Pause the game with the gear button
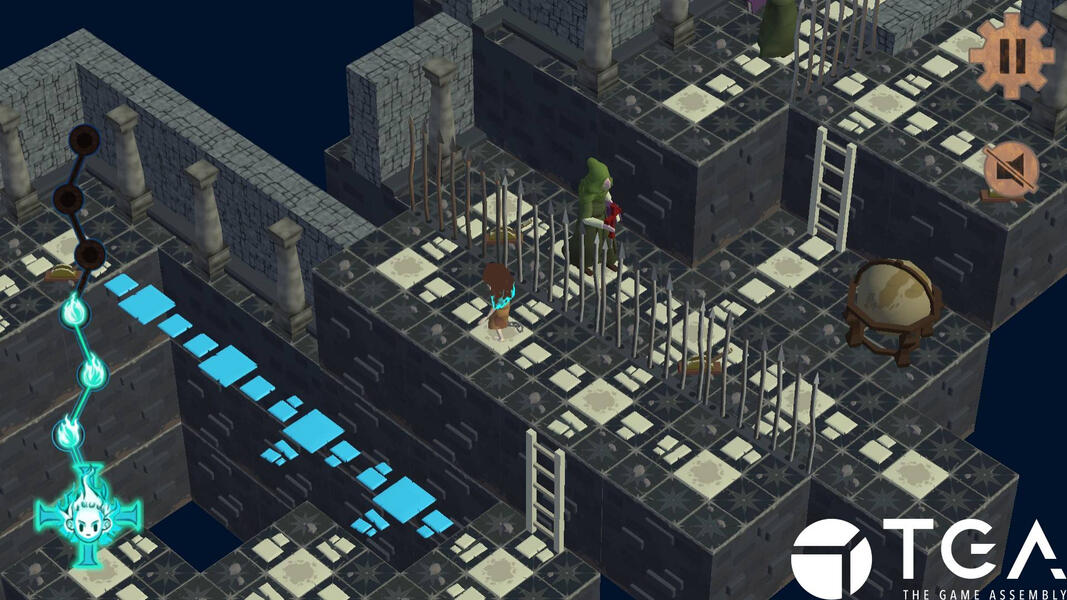The width and height of the screenshot is (1067, 600). 1012,55
